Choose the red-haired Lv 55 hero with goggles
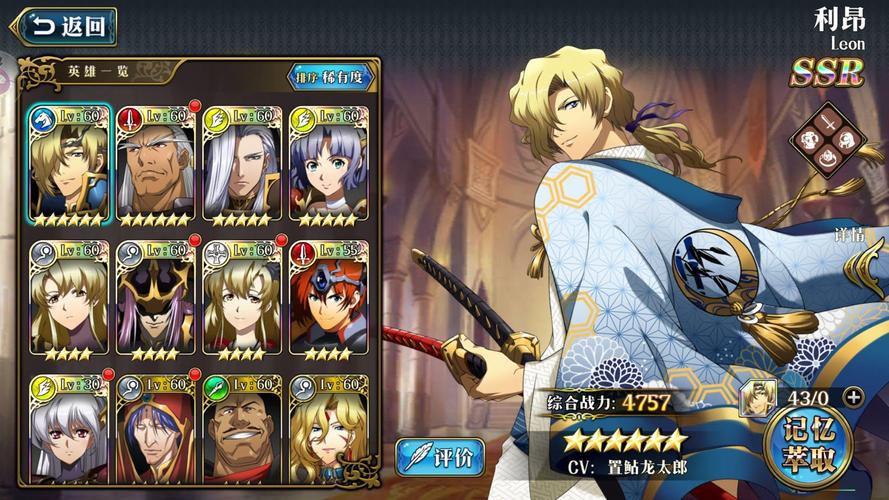Image resolution: width=889 pixels, height=500 pixels. tap(328, 298)
